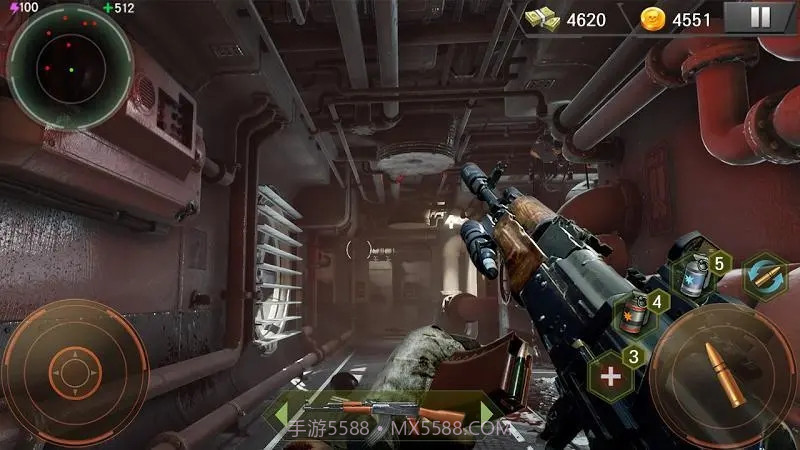Select the AK-47 weapon slot

[x=385, y=410]
